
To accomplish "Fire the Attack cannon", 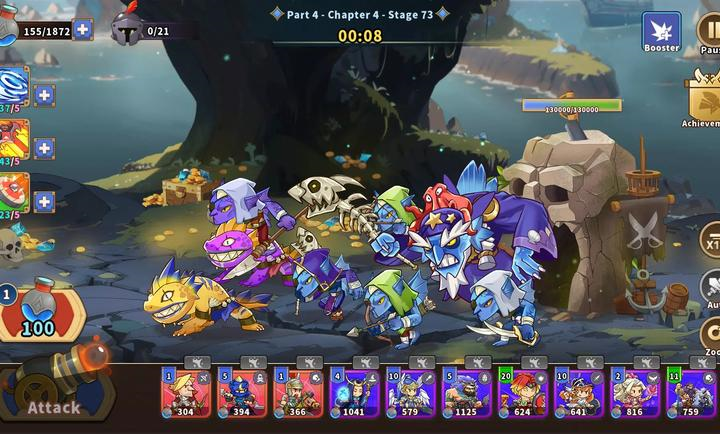I will [x=55, y=390].
